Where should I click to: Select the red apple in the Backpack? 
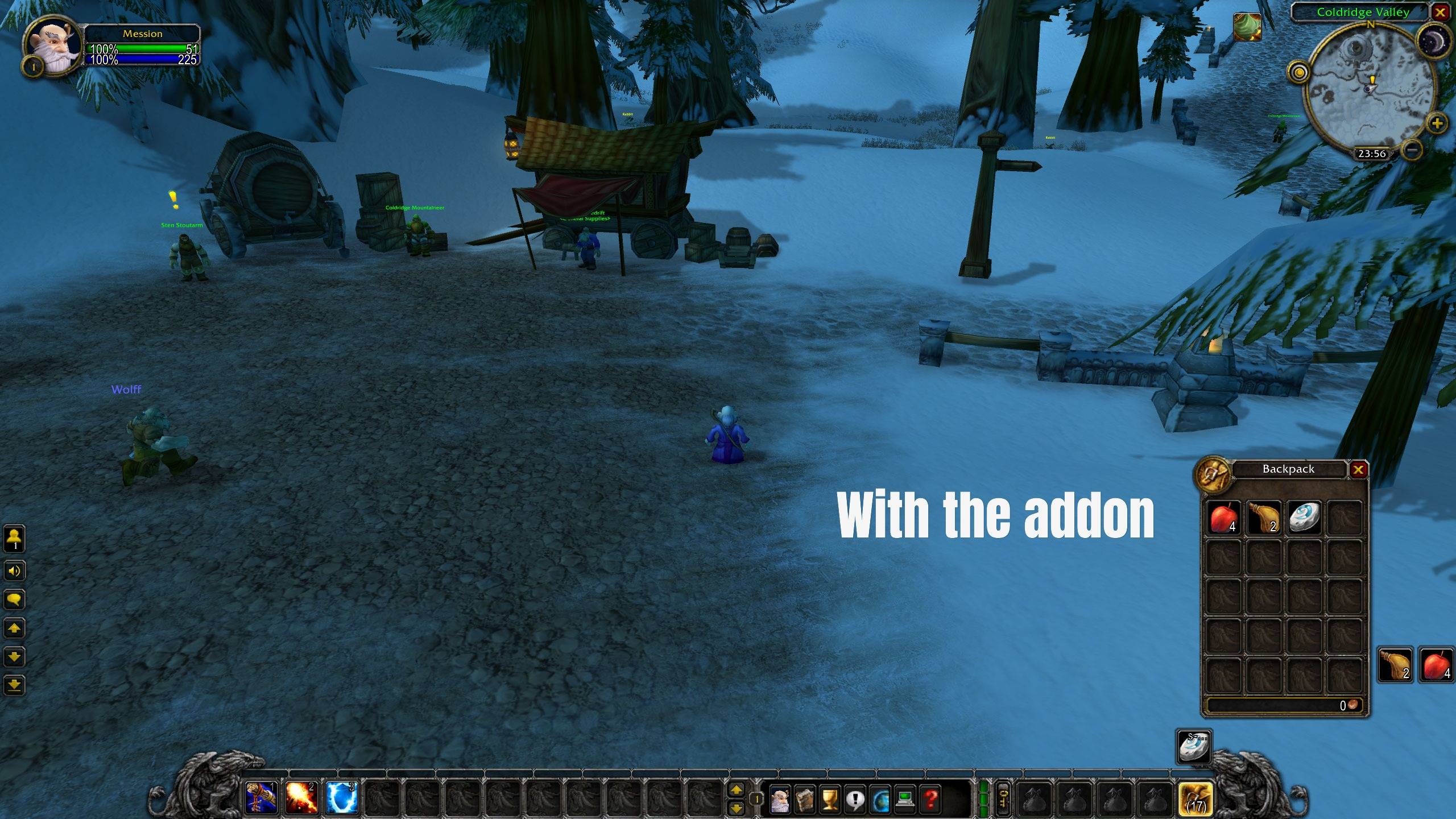tap(1223, 518)
